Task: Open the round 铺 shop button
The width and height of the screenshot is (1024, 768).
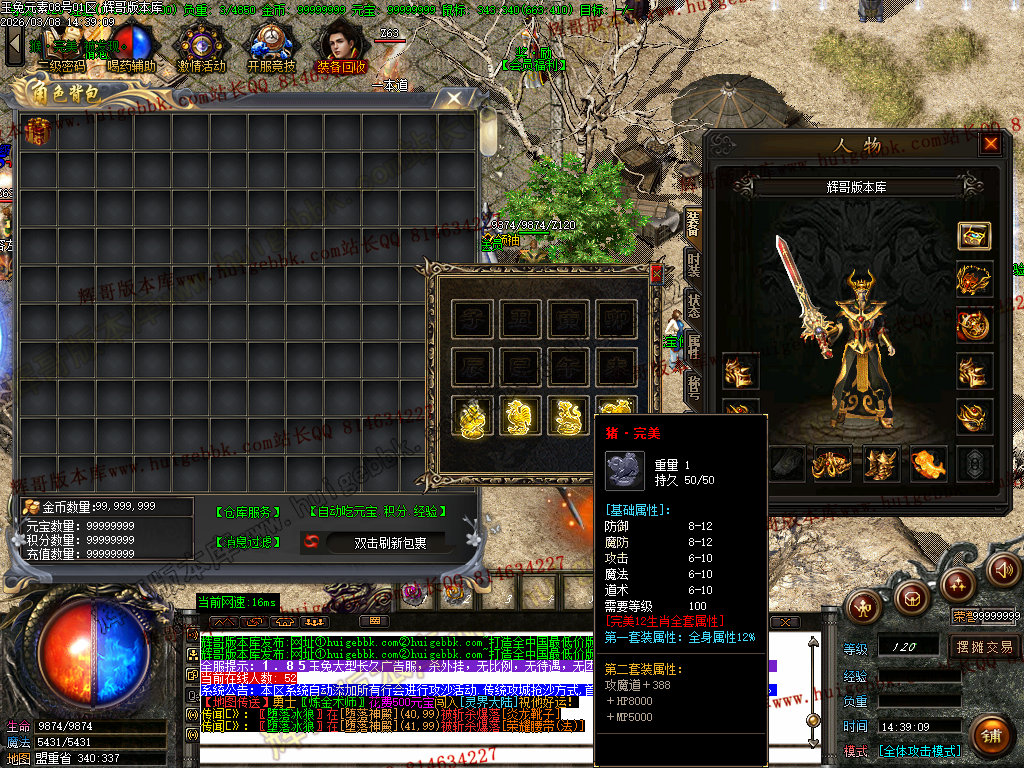Action: 990,737
